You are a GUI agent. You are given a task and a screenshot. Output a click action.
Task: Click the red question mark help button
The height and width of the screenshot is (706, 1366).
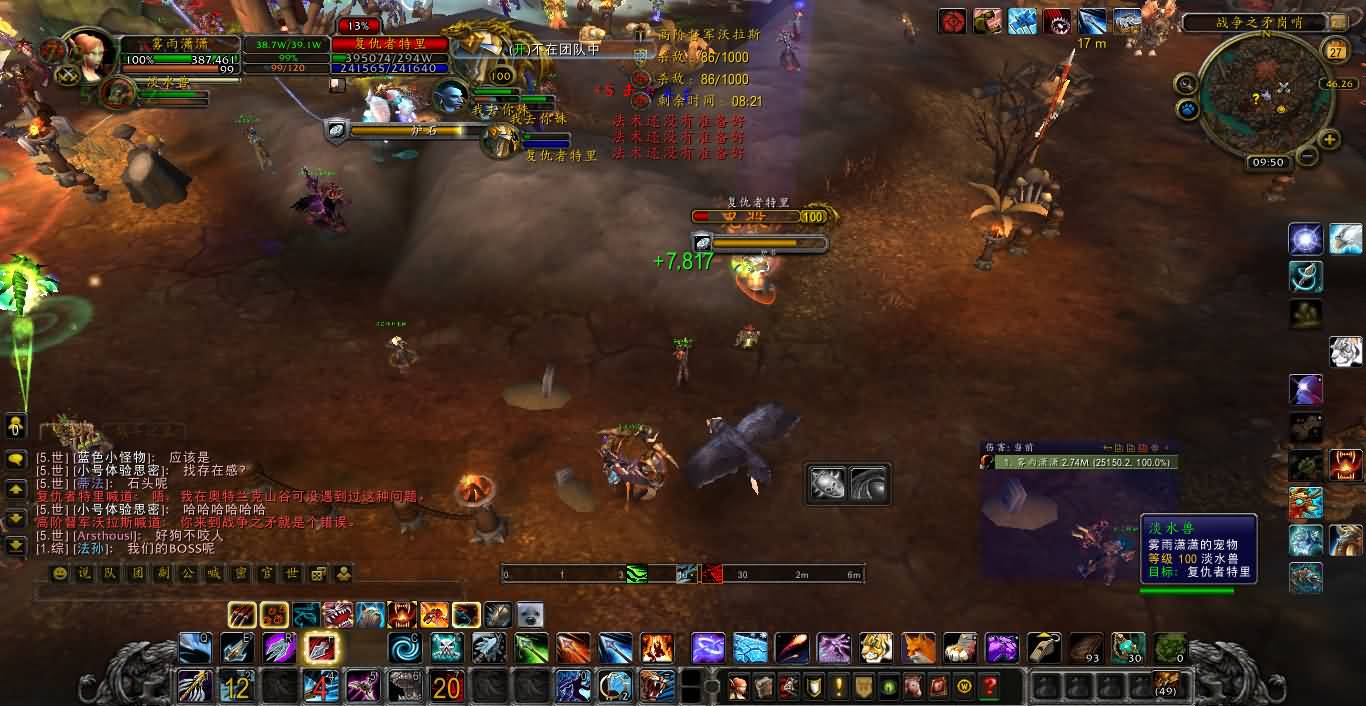click(989, 687)
